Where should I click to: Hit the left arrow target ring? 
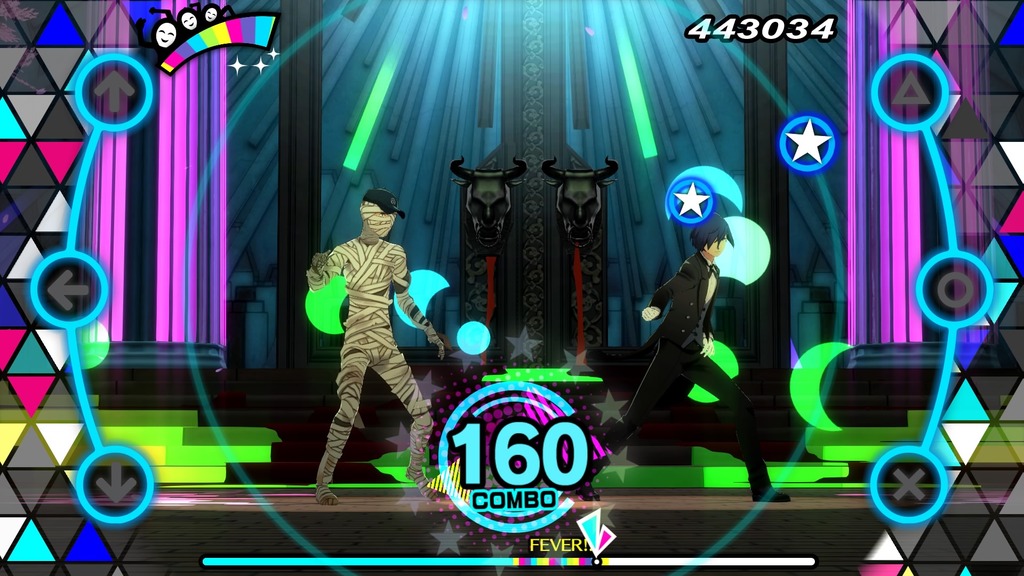[69, 290]
